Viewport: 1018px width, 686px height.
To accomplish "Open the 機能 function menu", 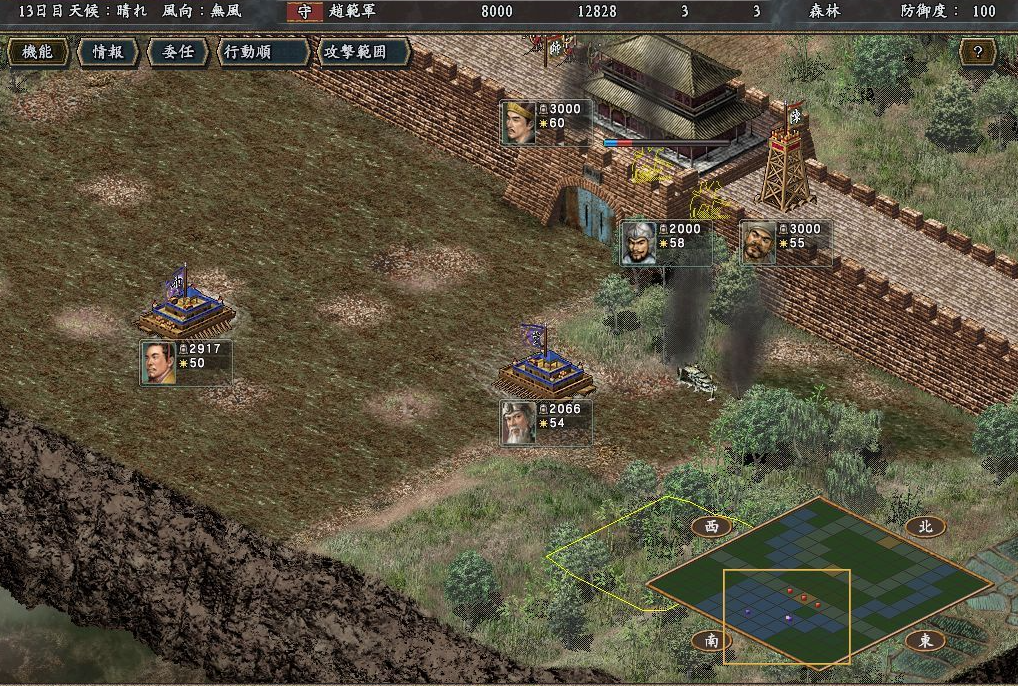I will [38, 52].
